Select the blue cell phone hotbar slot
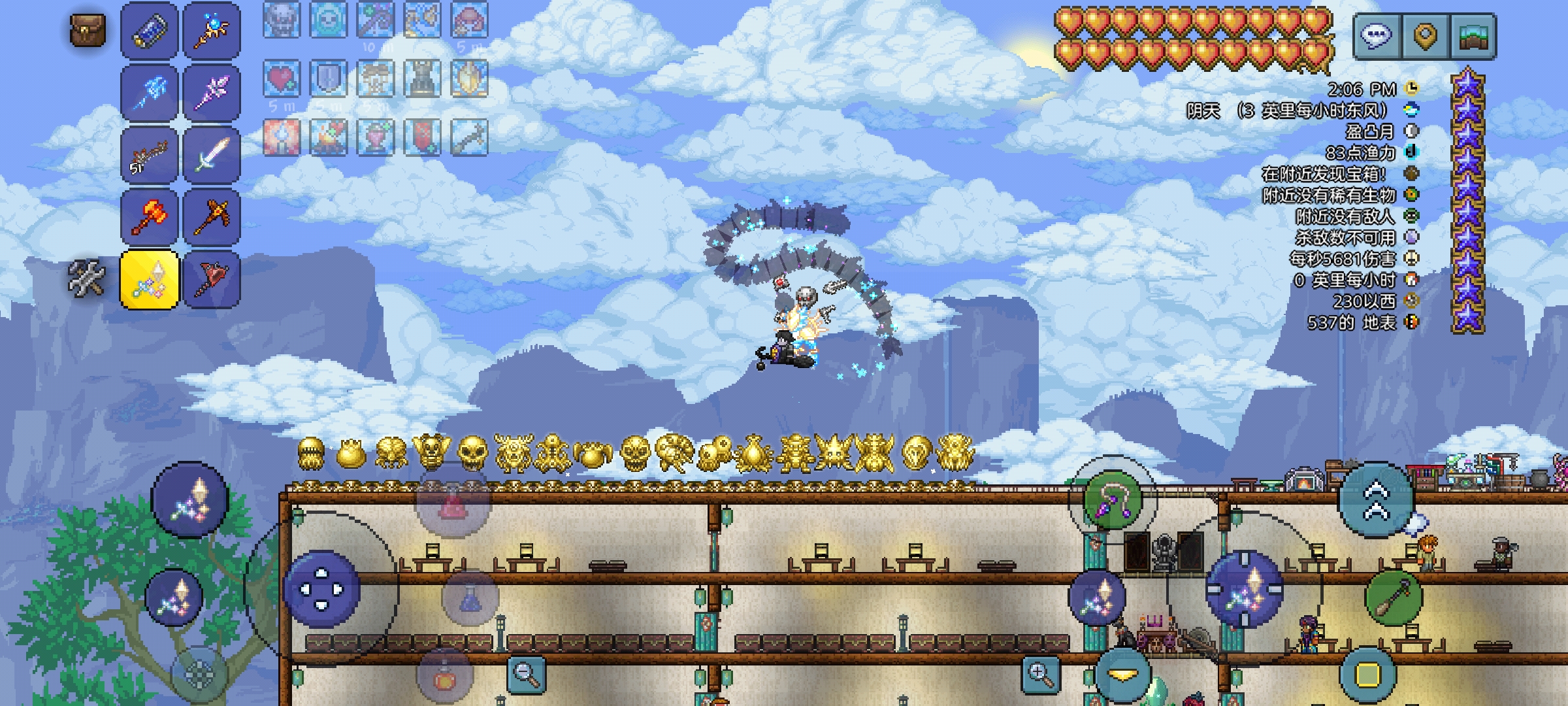 150,30
